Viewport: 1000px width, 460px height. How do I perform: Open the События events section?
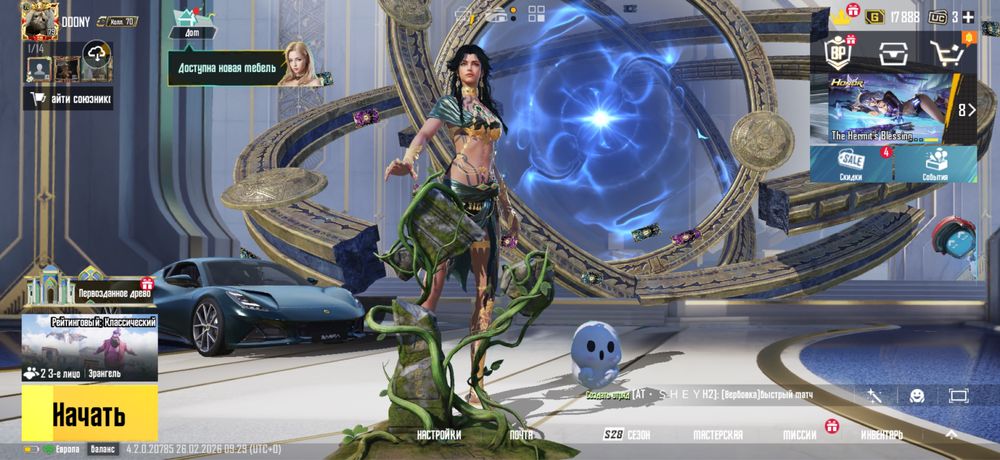[936, 165]
